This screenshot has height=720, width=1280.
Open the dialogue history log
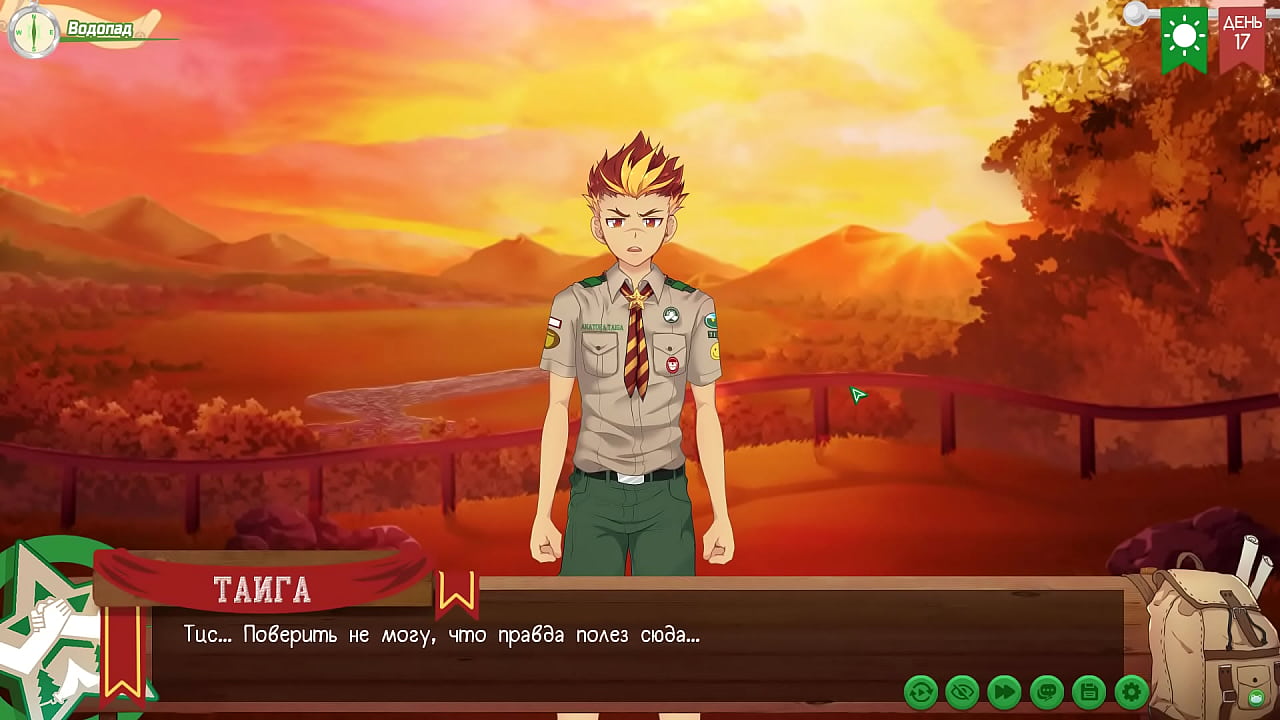pyautogui.click(x=1047, y=691)
